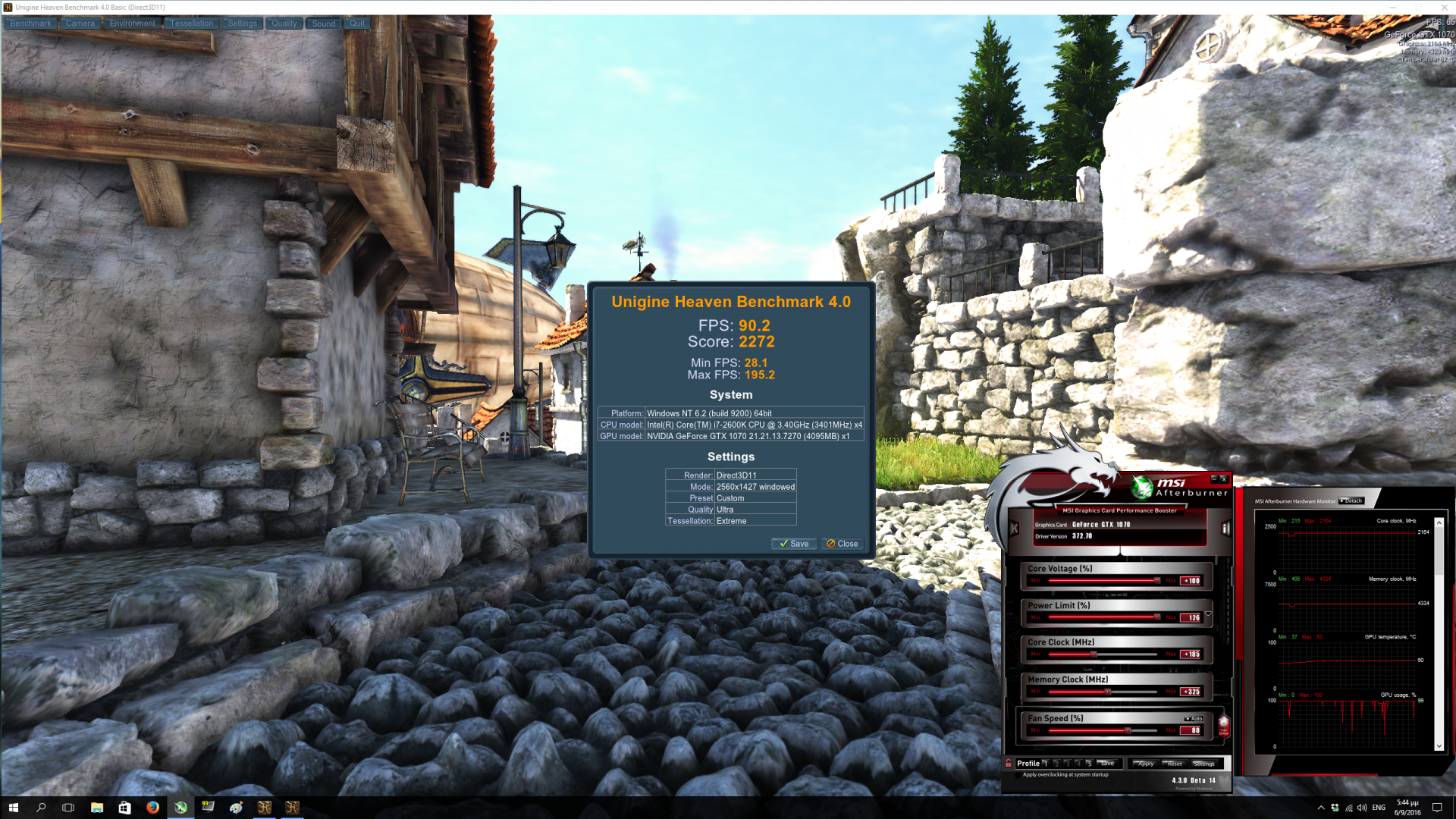The image size is (1456, 819).
Task: Close the MSI Afterburner window
Action: (x=1223, y=479)
